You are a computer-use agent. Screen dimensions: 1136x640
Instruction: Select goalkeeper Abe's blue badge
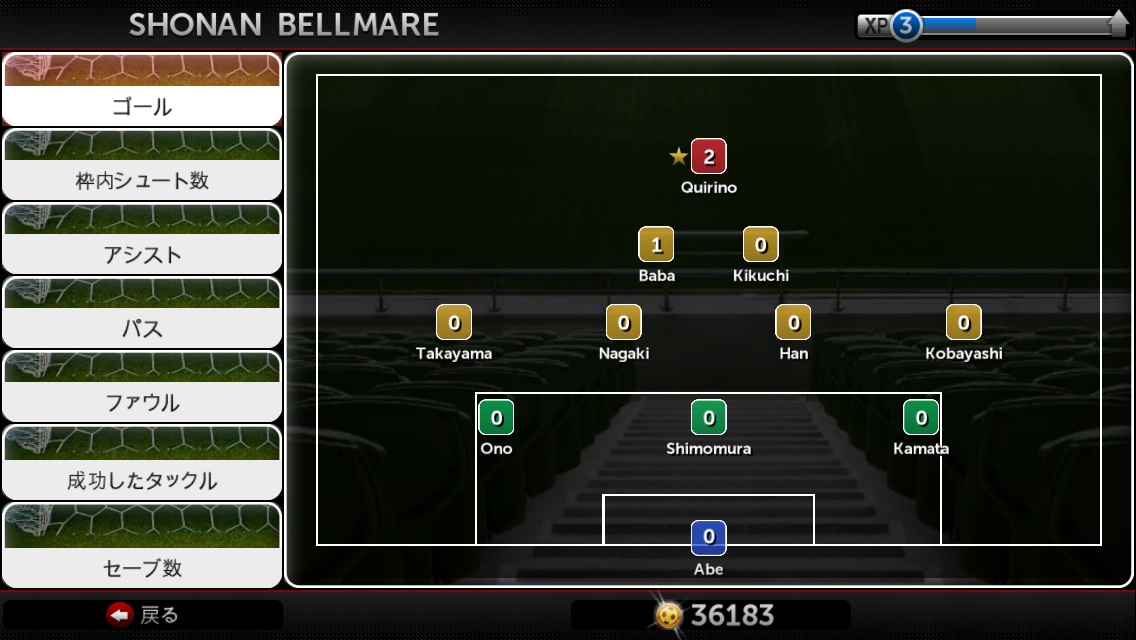(709, 538)
